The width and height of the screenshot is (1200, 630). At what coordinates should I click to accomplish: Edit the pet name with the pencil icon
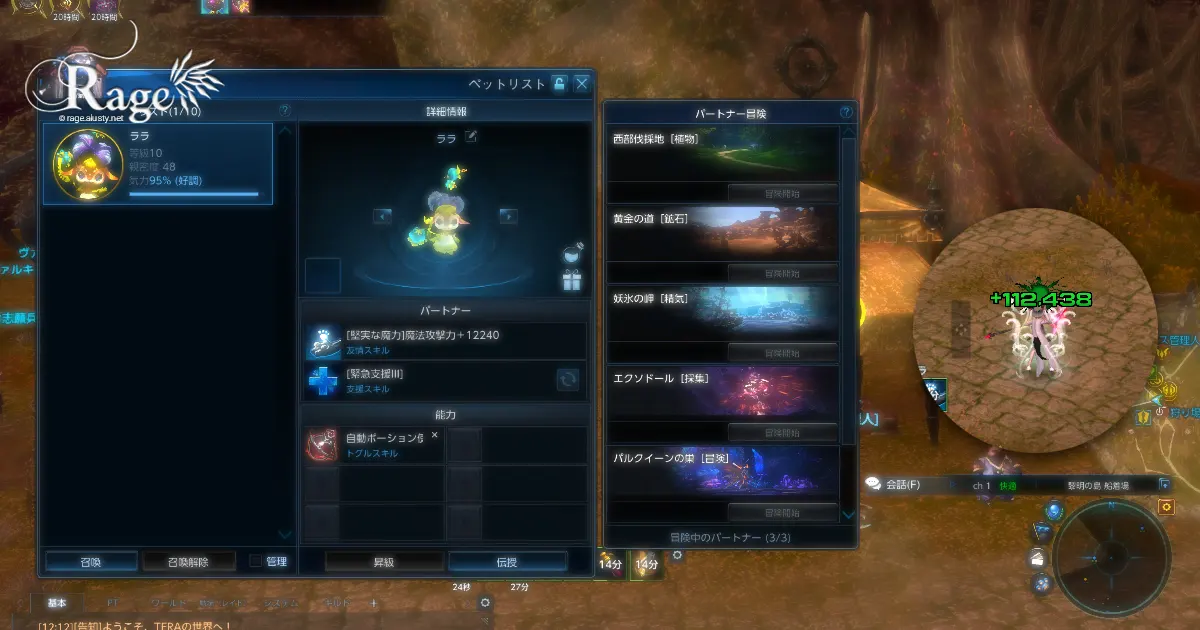coord(471,137)
